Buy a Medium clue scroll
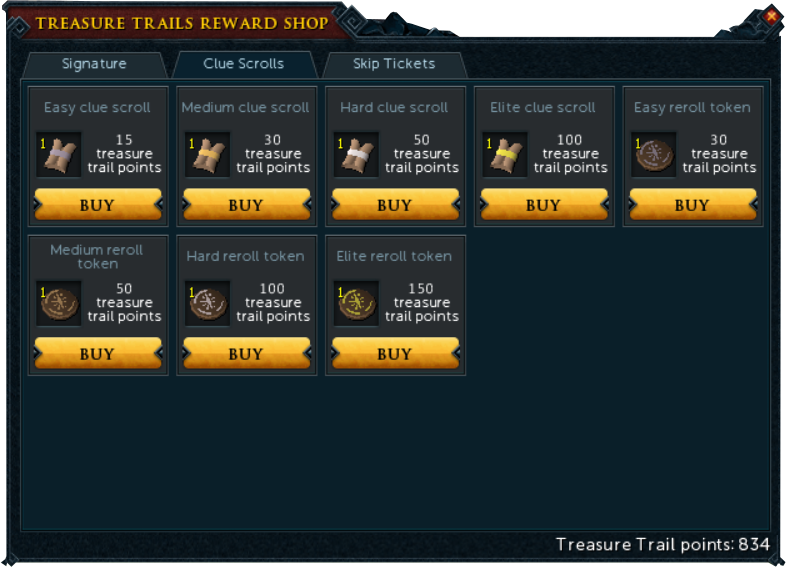786x567 pixels. pos(246,205)
